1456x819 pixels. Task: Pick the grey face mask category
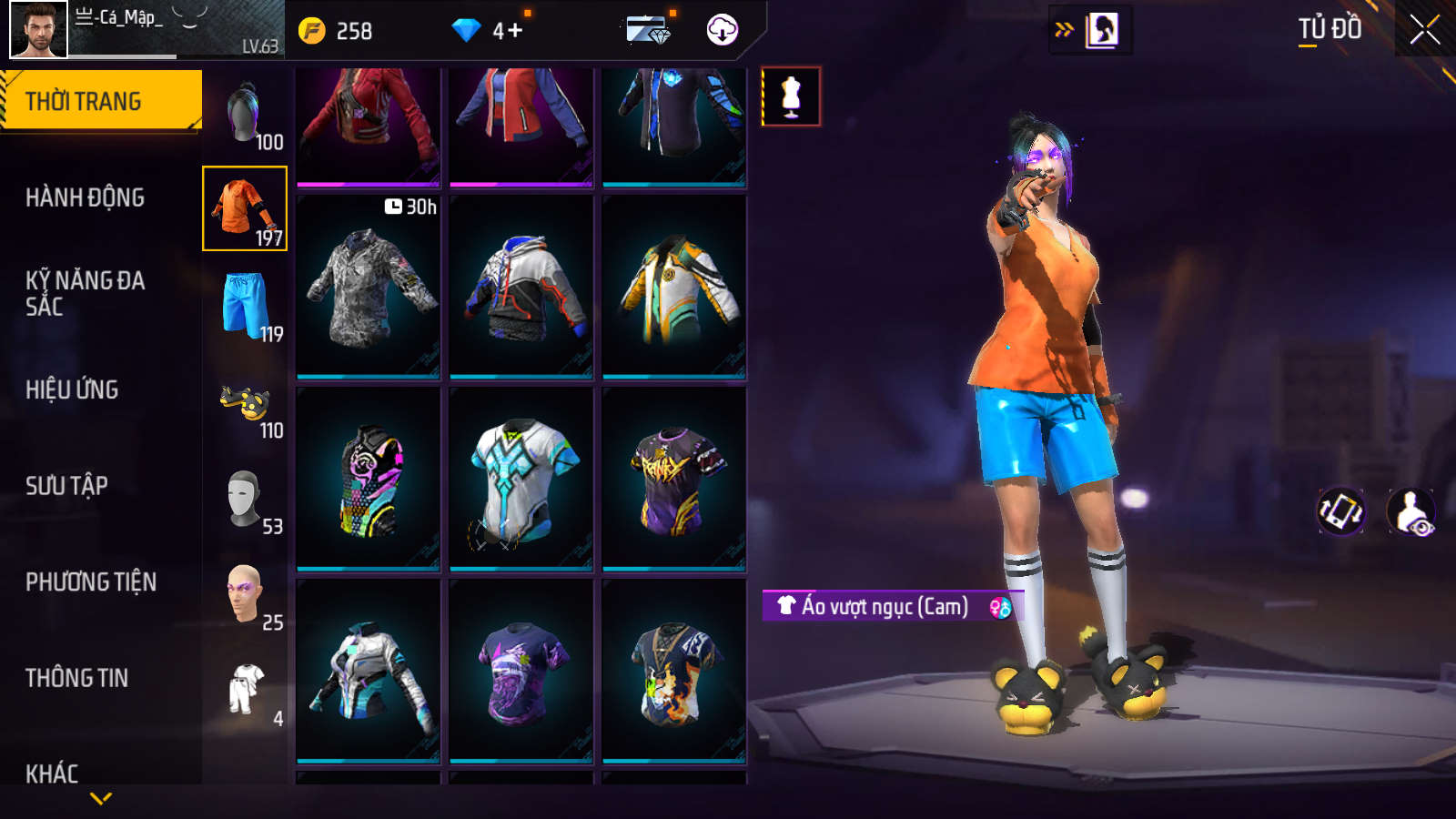245,498
